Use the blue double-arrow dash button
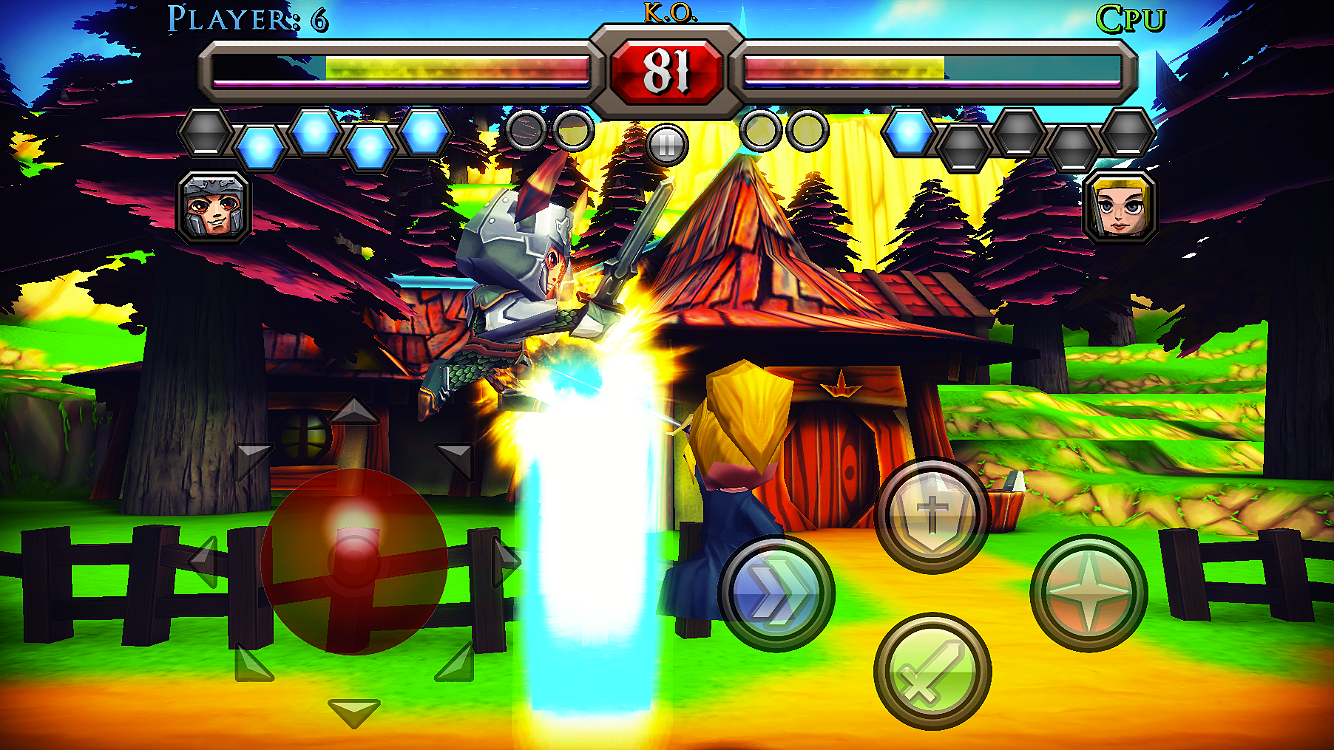This screenshot has width=1334, height=750. click(x=776, y=593)
